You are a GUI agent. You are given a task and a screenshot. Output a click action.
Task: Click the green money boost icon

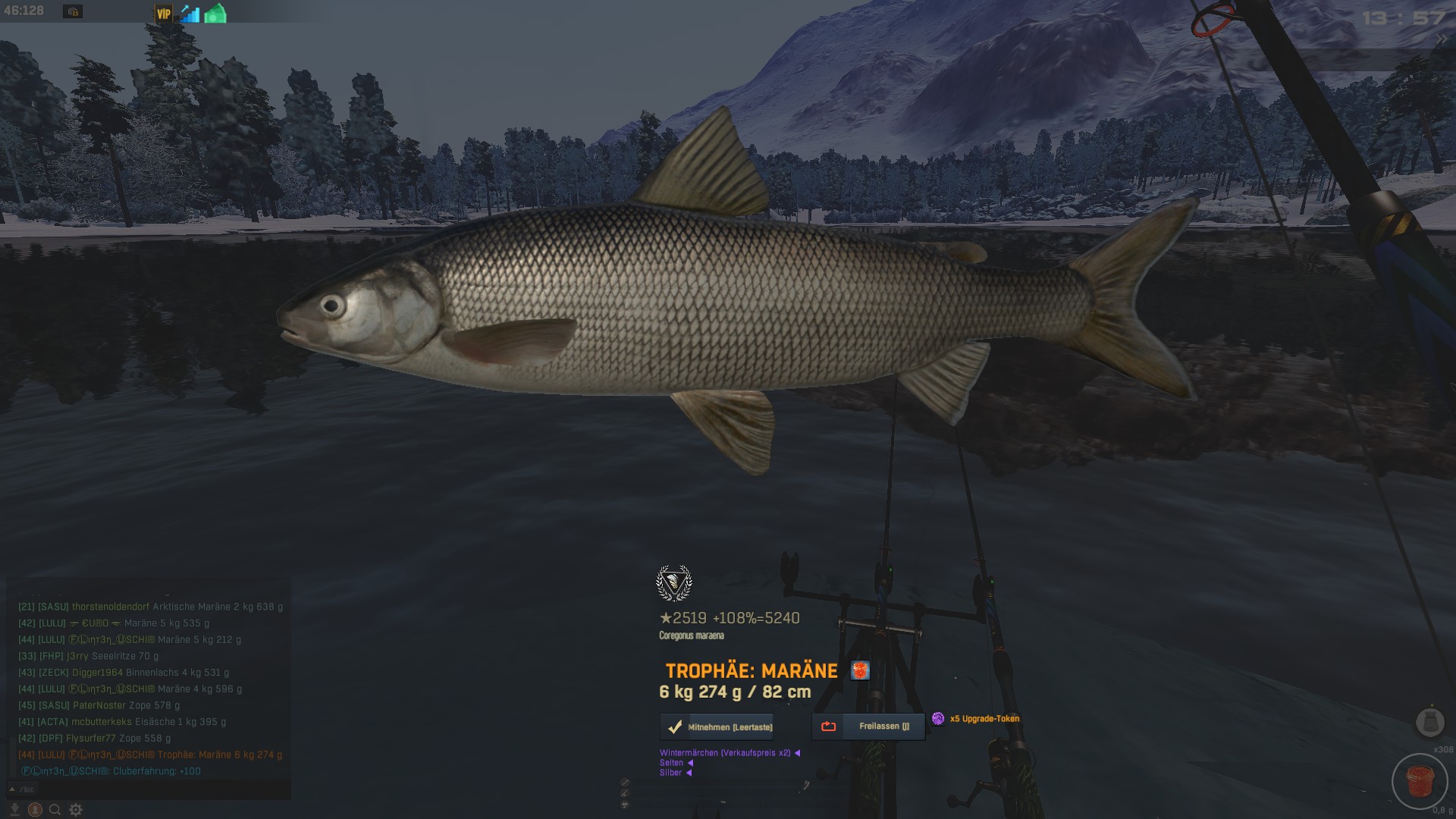coord(215,14)
